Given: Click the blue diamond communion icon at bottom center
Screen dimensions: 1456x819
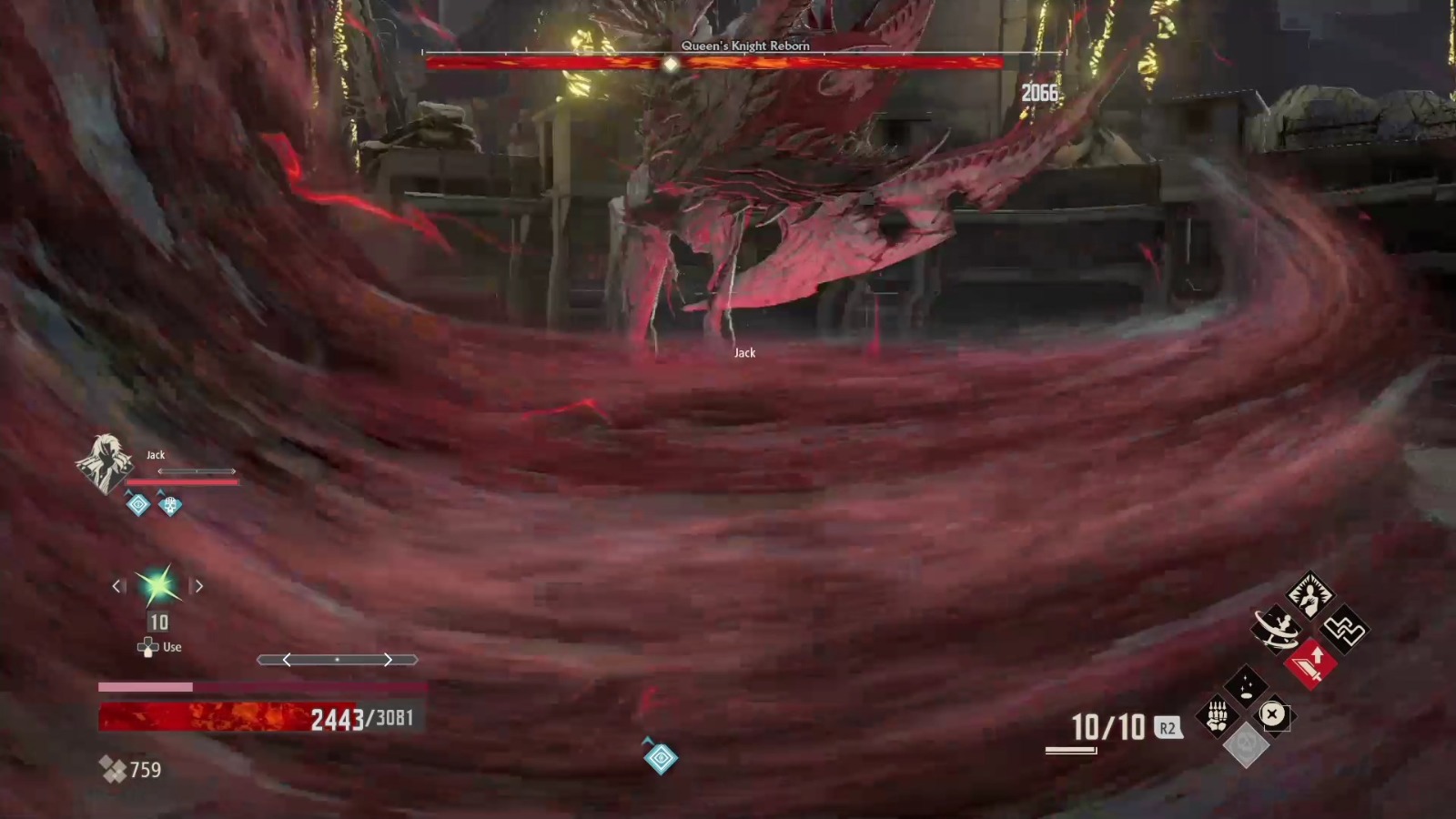Looking at the screenshot, I should click(x=660, y=757).
